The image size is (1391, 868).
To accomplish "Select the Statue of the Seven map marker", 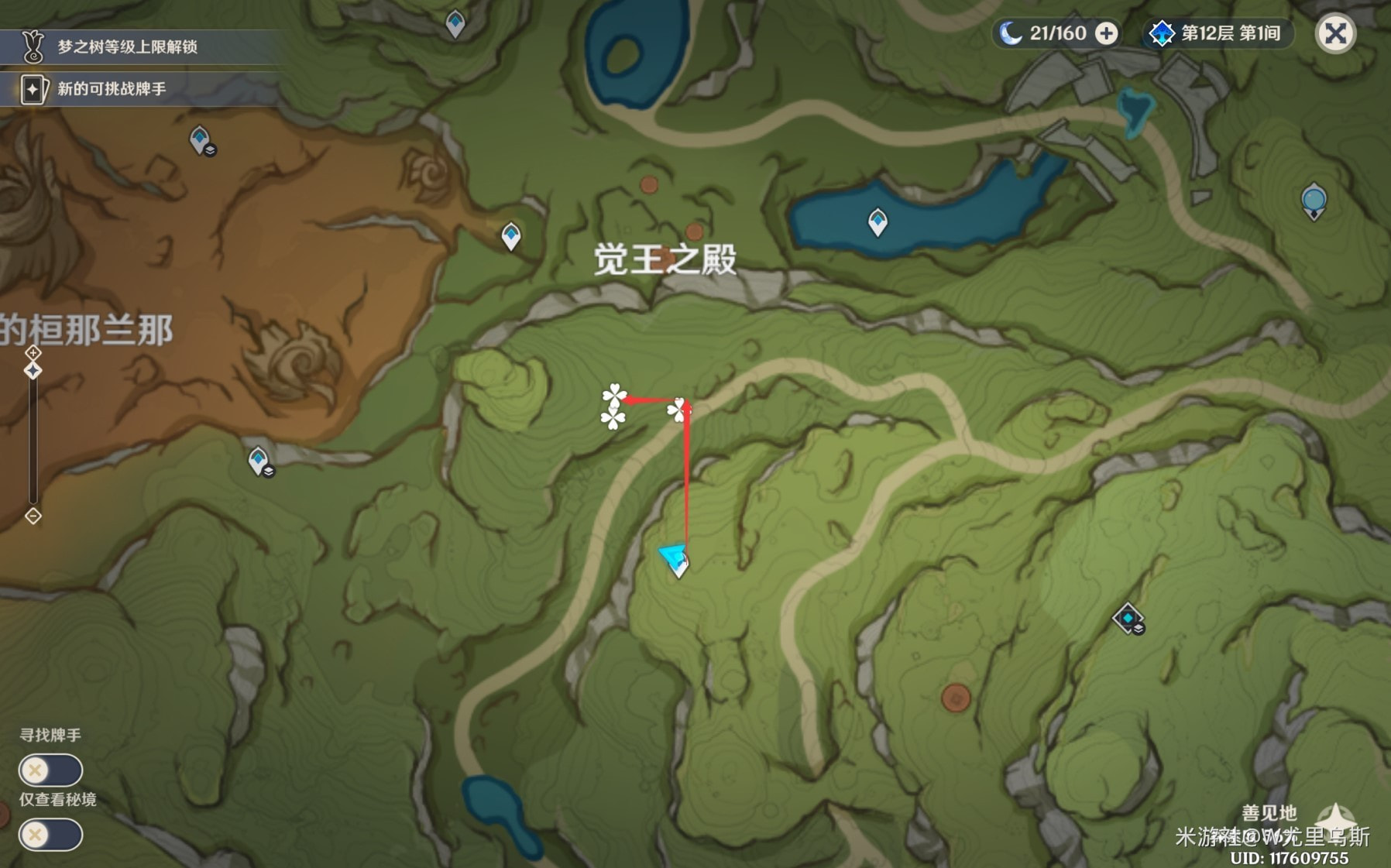I will pos(1314,201).
